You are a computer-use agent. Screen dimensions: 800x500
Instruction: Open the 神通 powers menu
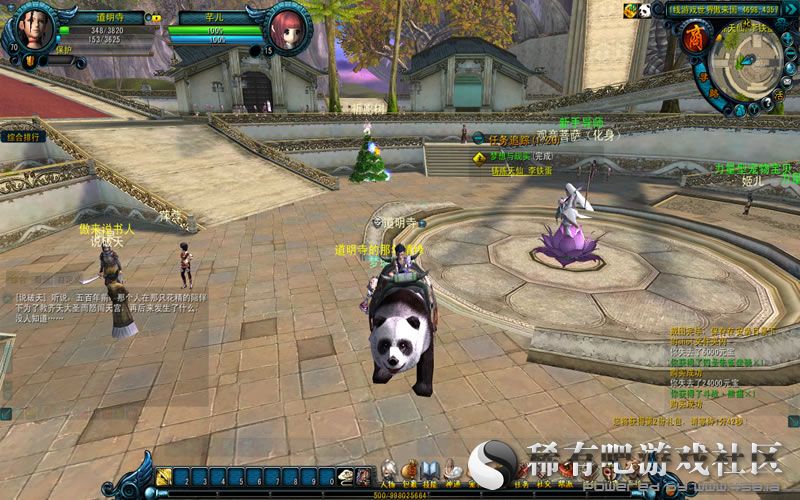tap(453, 472)
